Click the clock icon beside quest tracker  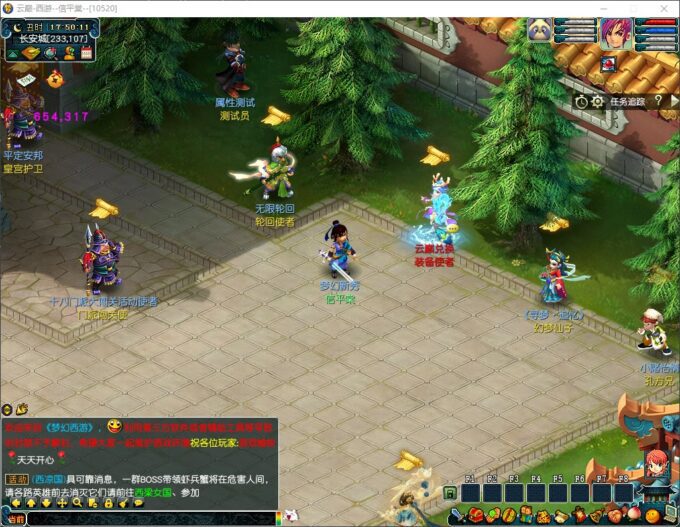pos(581,101)
